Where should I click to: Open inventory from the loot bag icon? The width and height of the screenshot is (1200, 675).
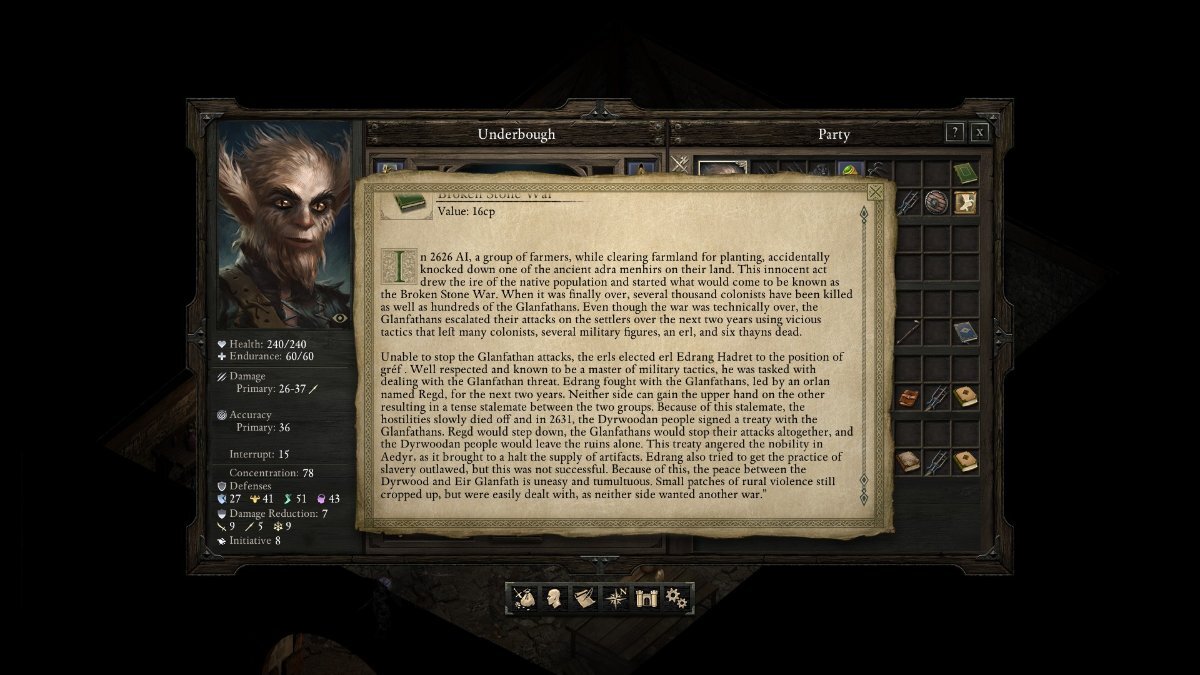coord(524,598)
